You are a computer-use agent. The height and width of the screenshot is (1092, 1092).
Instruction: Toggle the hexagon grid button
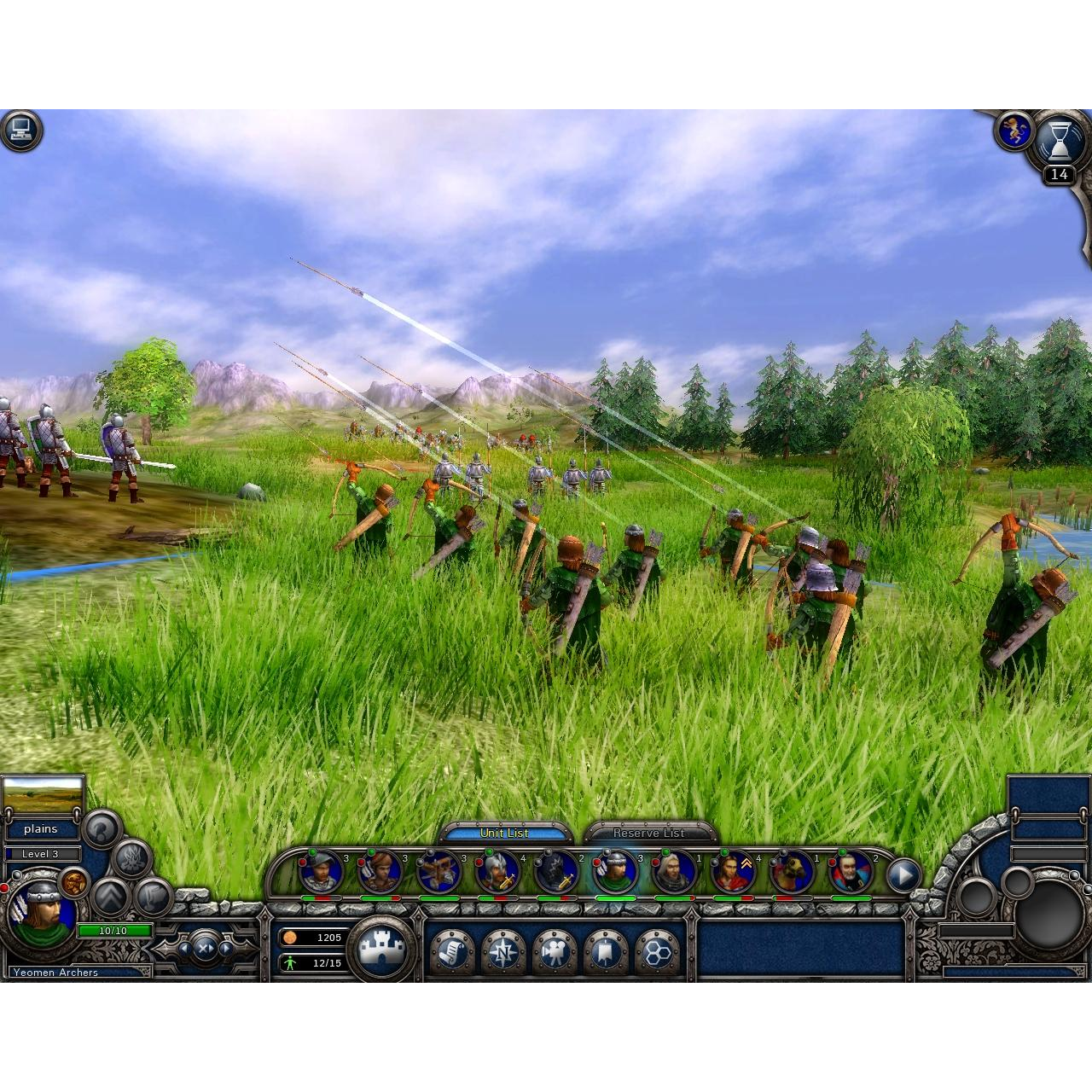(656, 951)
